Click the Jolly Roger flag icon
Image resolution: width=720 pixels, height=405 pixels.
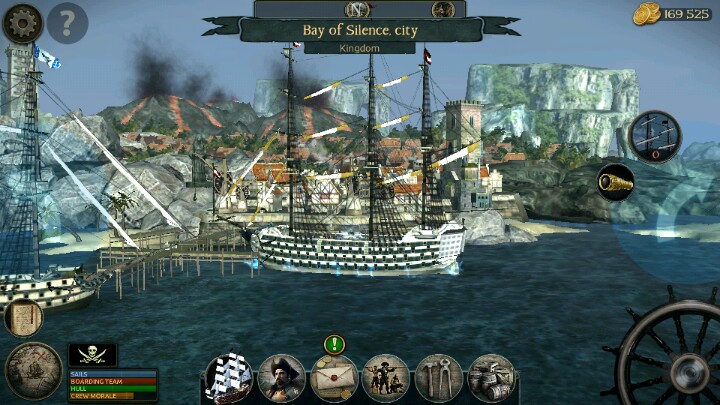(x=92, y=354)
